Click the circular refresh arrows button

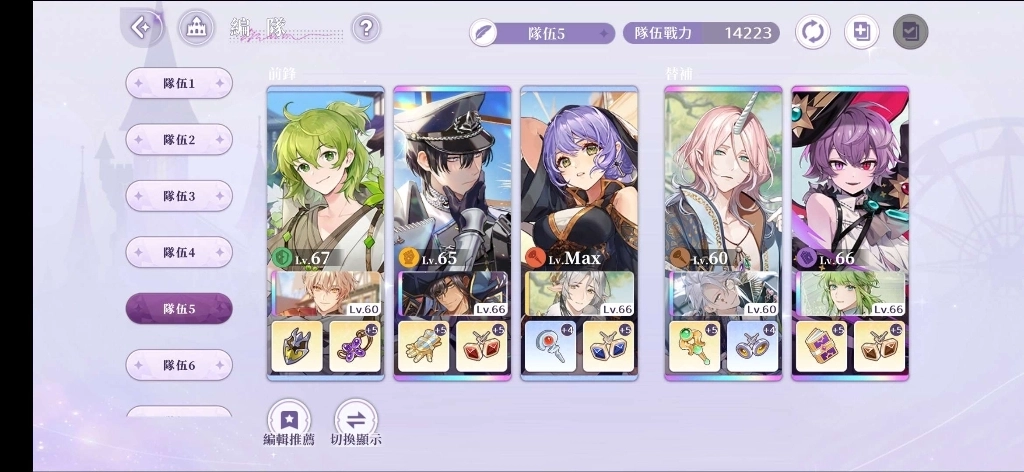[x=812, y=32]
